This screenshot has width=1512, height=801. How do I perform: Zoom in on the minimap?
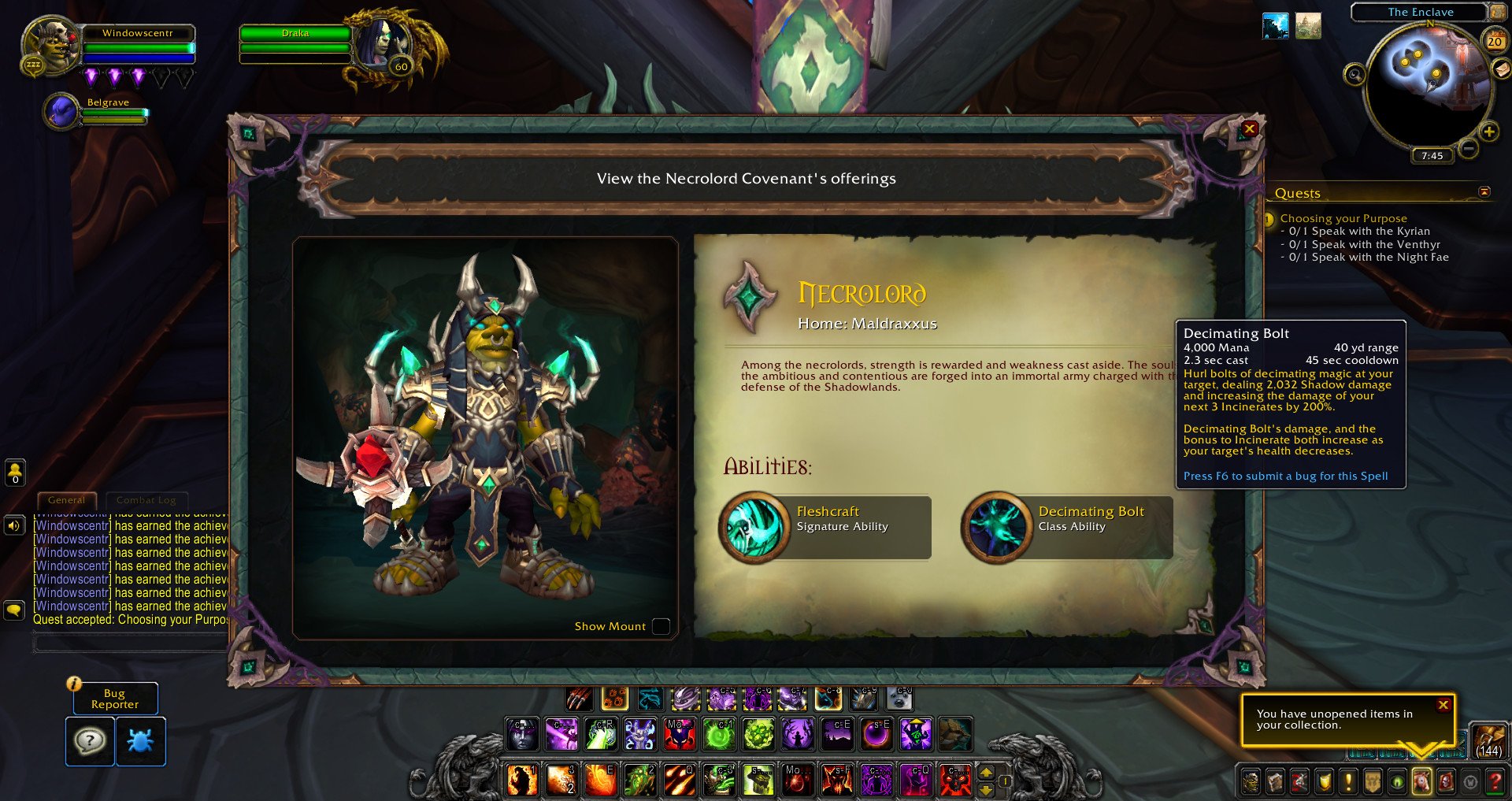point(1488,132)
